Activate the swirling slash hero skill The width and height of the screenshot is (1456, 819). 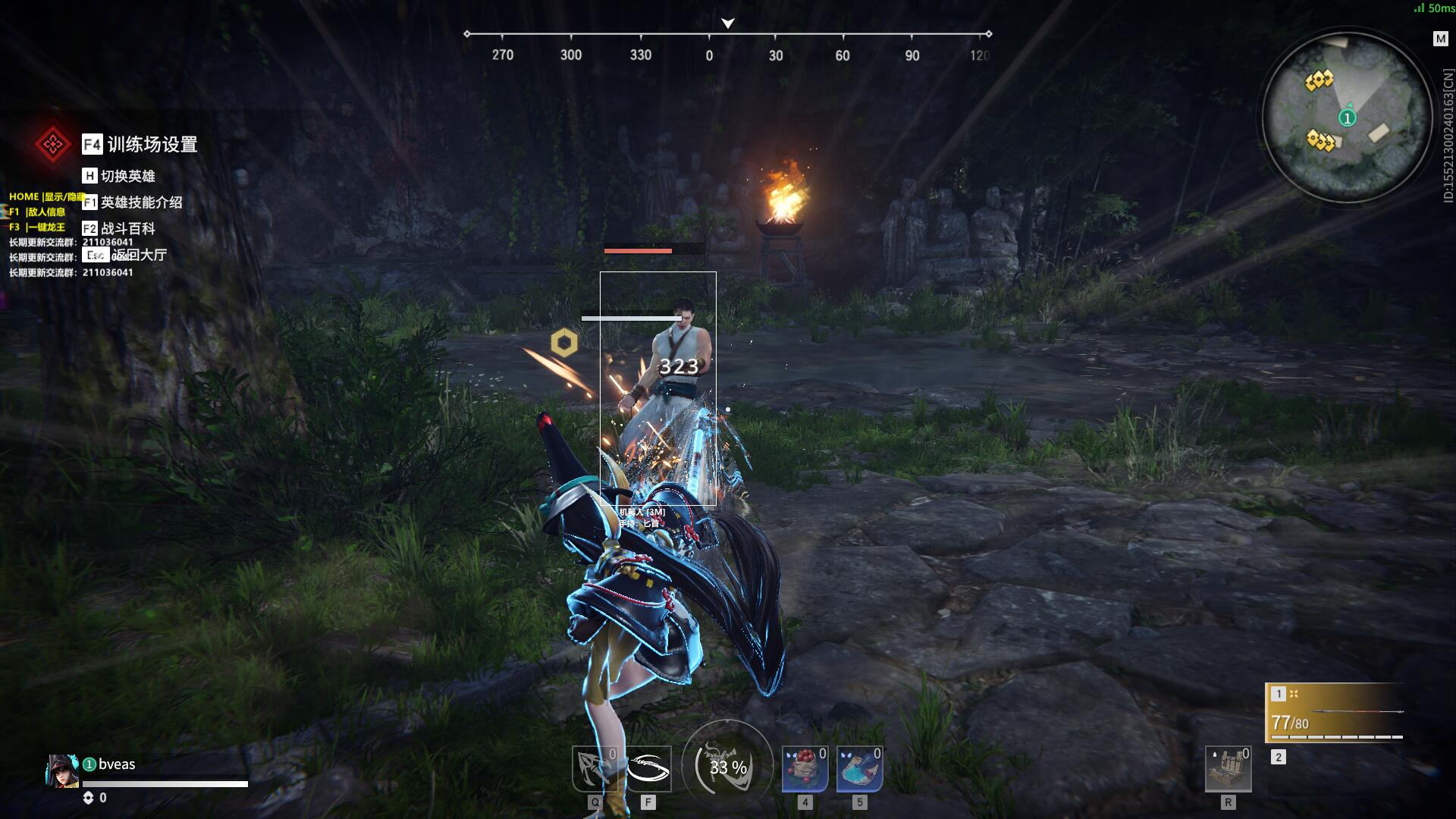pos(648,768)
